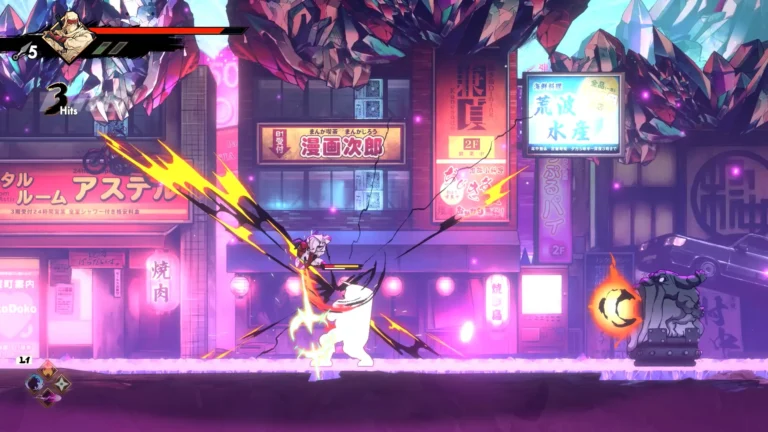The width and height of the screenshot is (768, 432).
Task: Click the white-hooded ninja character portrait
Action: 69,38
